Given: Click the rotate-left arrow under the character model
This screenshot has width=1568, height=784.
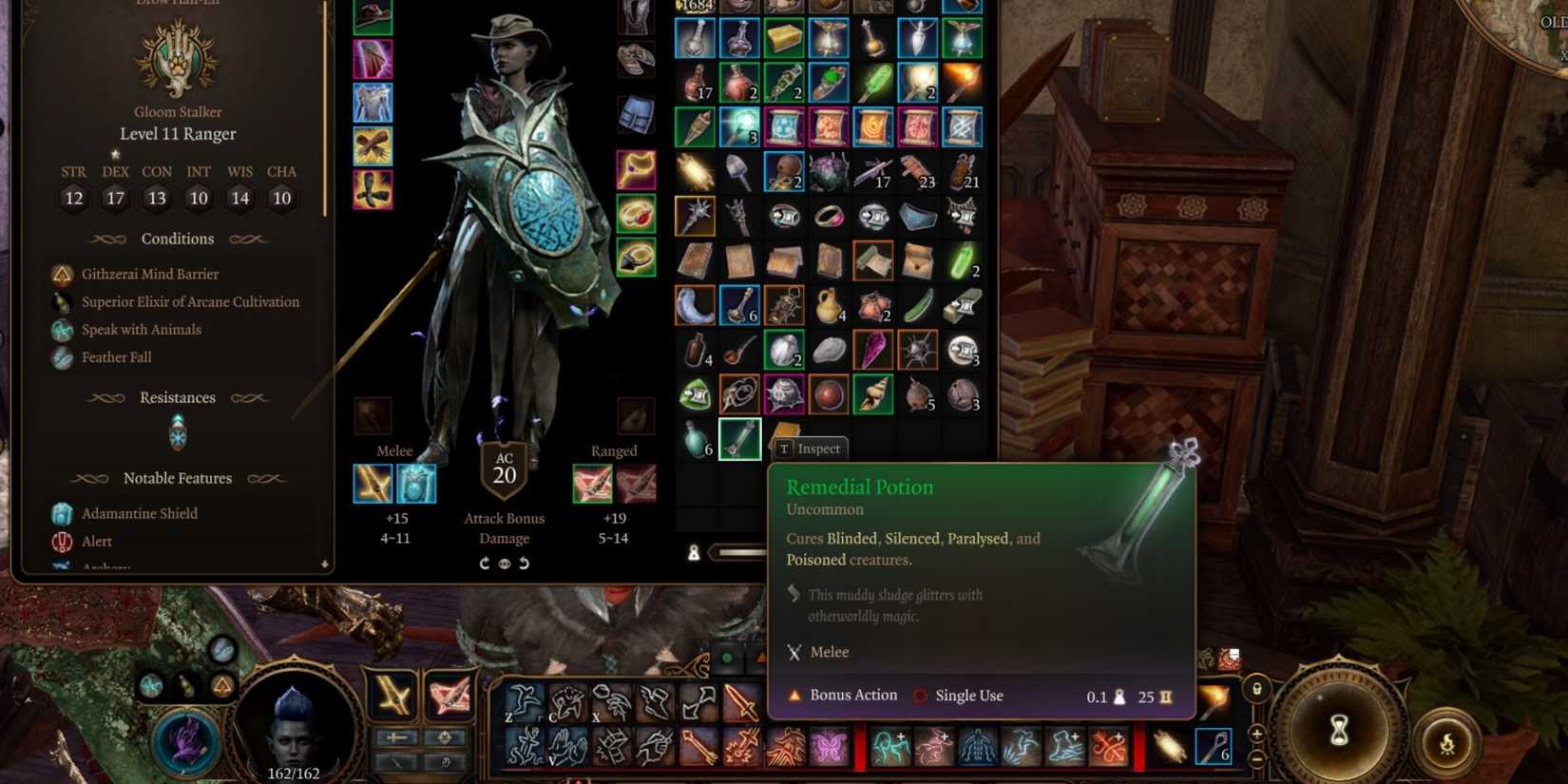Looking at the screenshot, I should click(524, 563).
